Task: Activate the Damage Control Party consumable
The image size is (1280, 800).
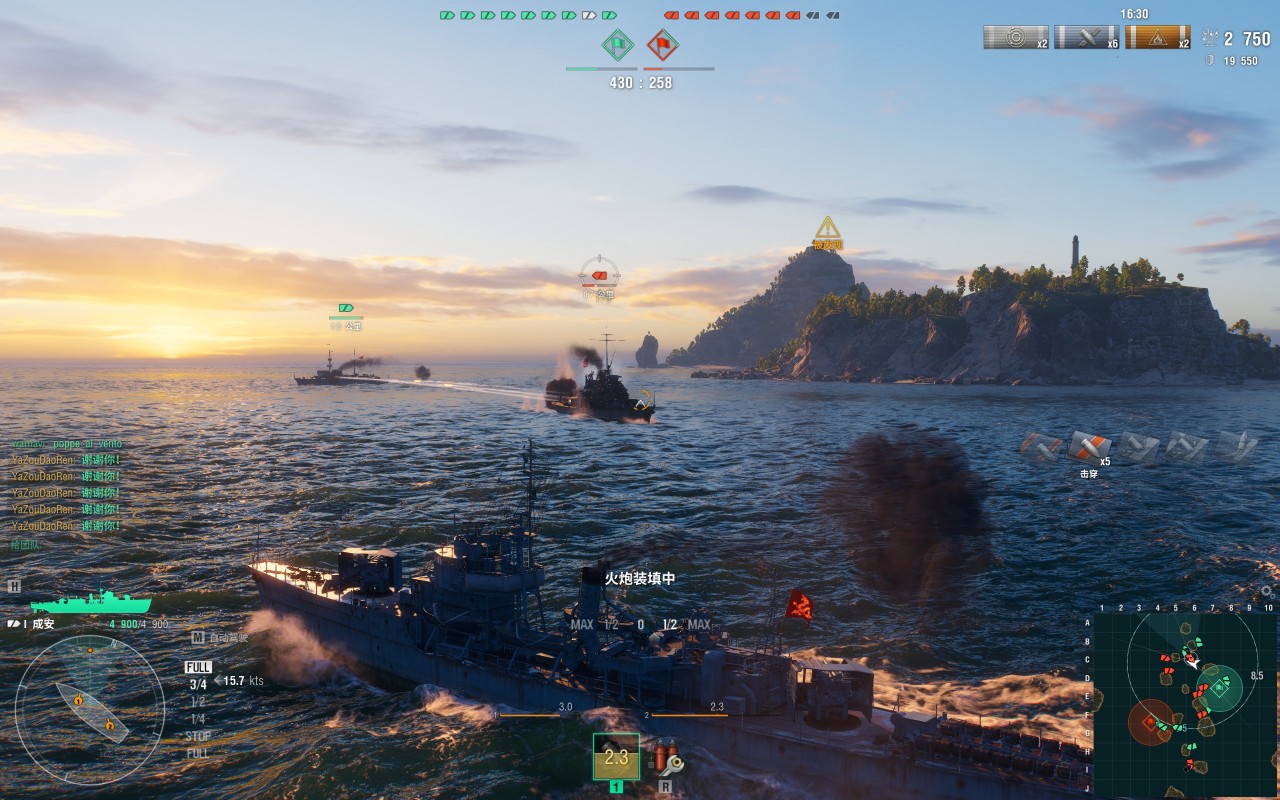Action: tap(666, 757)
